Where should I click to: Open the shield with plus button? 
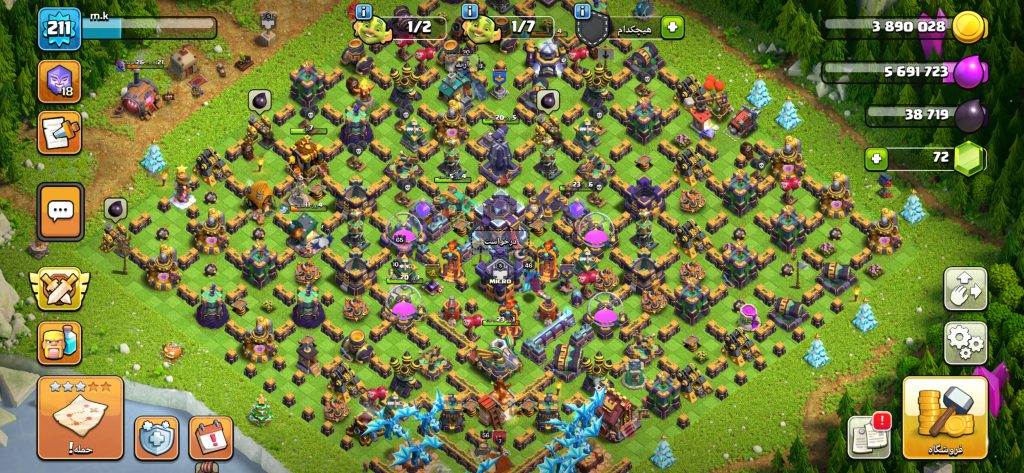click(156, 437)
